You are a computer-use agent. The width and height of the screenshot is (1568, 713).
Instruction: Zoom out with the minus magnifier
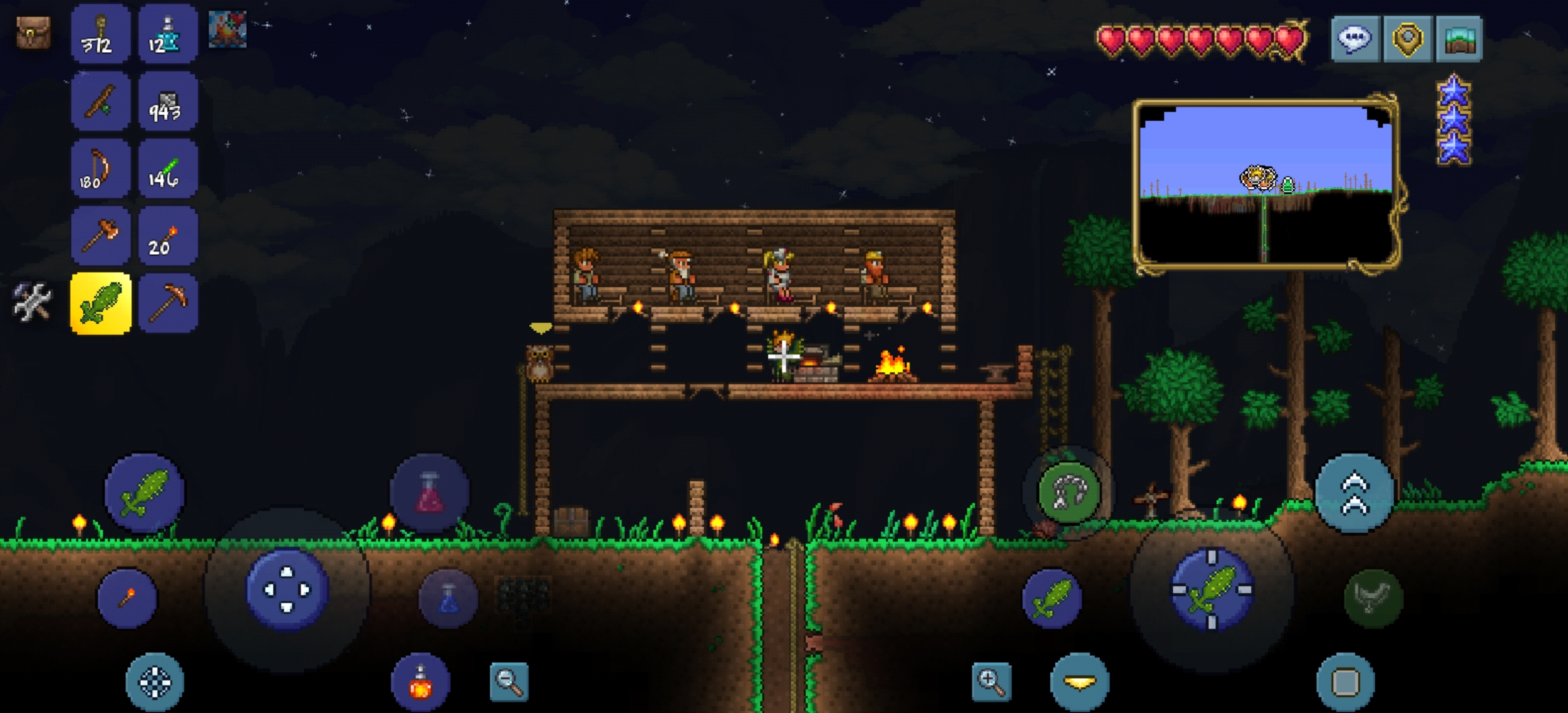509,681
